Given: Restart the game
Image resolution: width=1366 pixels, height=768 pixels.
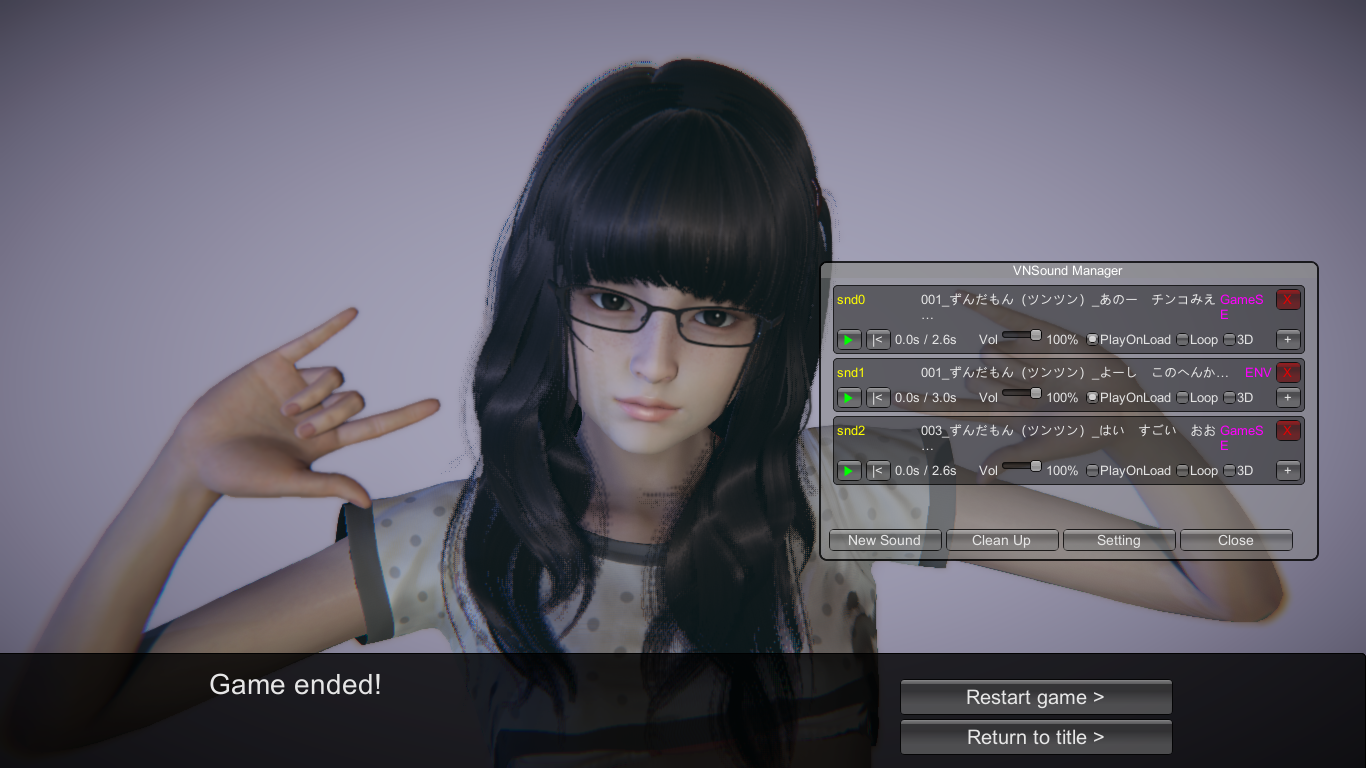Looking at the screenshot, I should [x=1035, y=697].
